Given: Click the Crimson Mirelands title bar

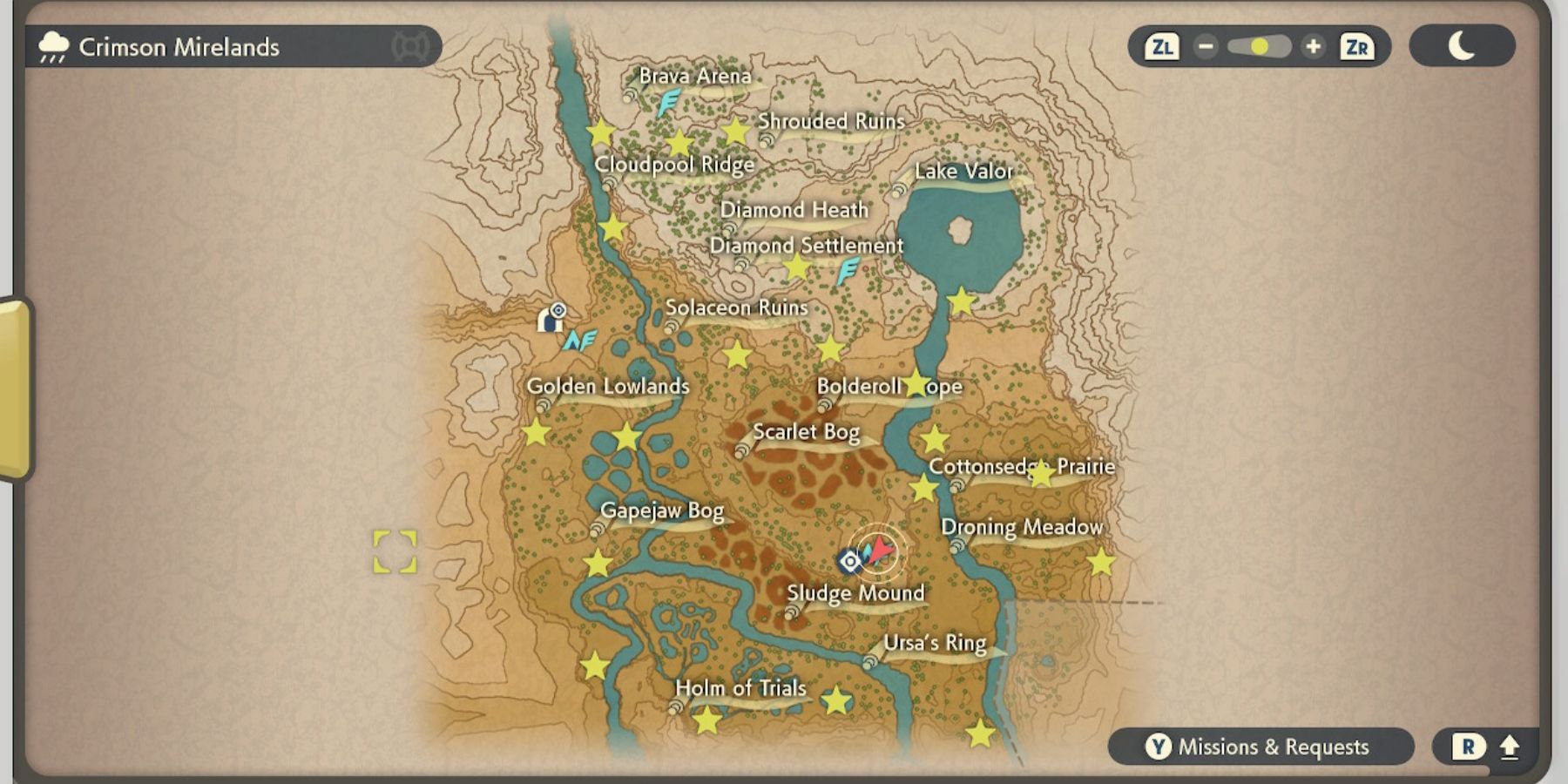Looking at the screenshot, I should coord(180,46).
